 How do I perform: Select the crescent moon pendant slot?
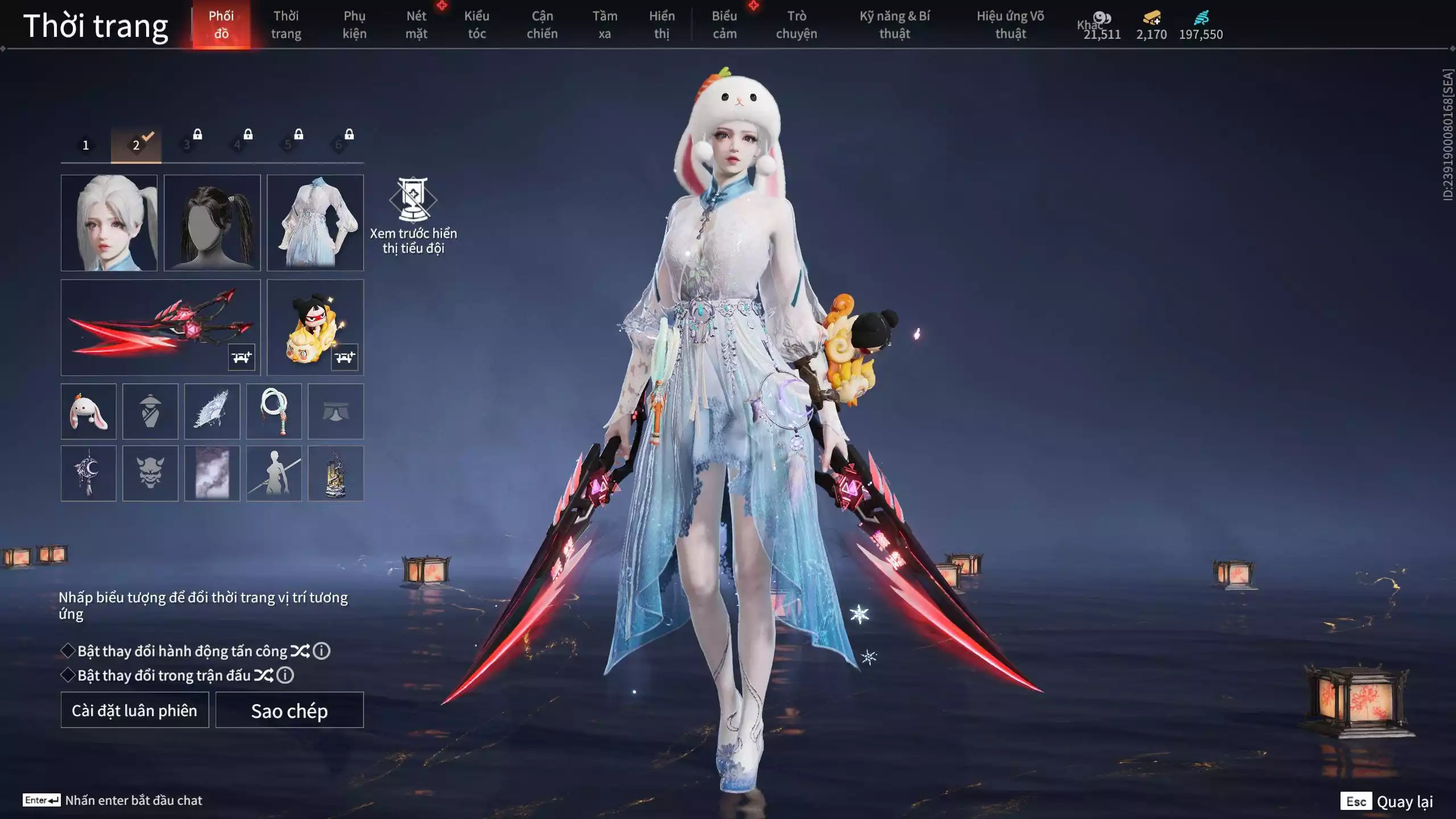(89, 473)
